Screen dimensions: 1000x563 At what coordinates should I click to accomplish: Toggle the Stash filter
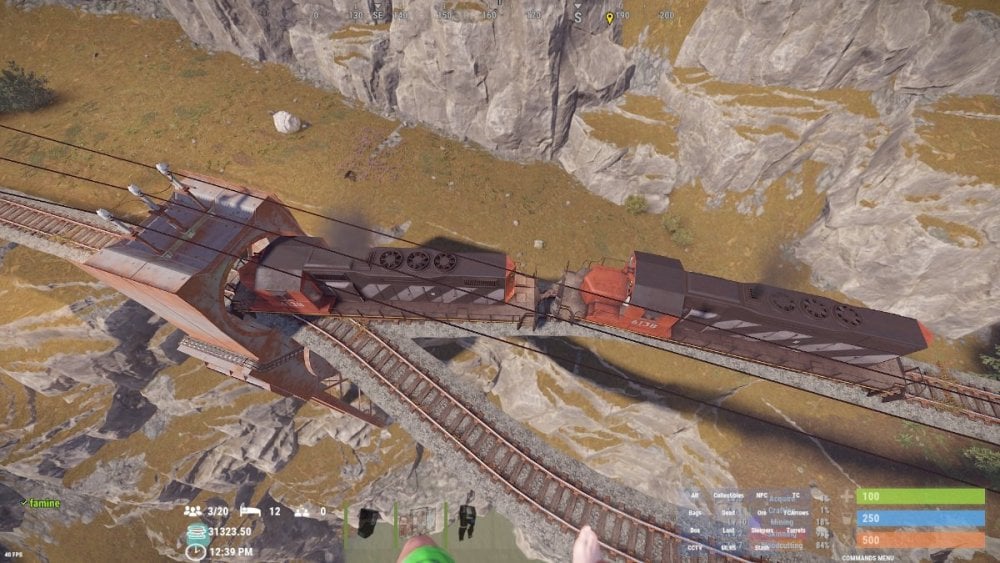point(762,547)
